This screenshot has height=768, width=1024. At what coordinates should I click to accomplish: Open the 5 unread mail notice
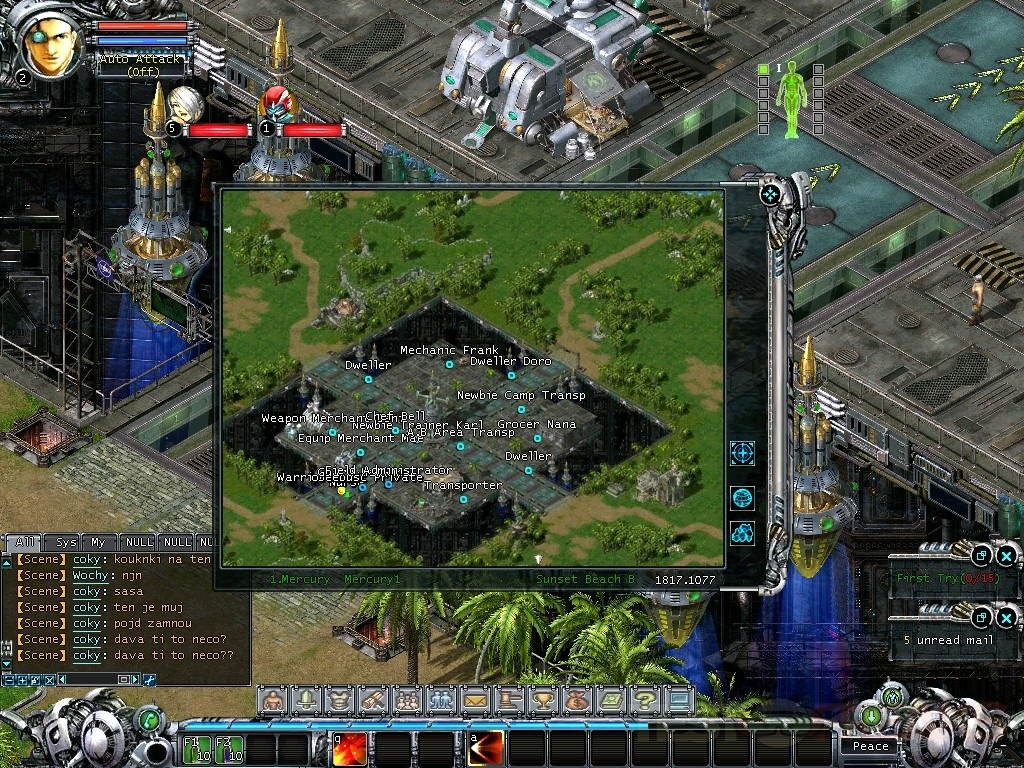pyautogui.click(x=948, y=640)
